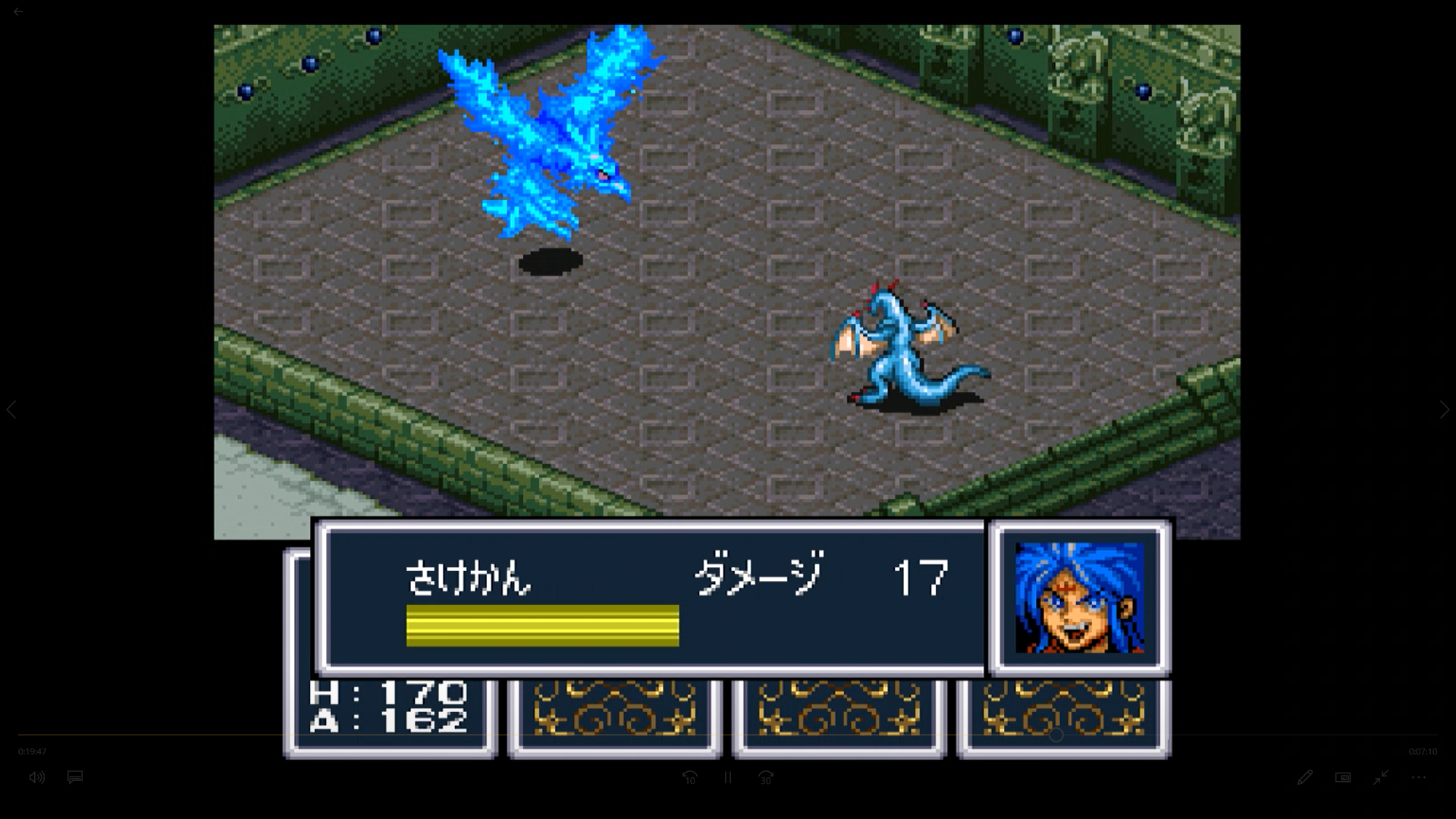This screenshot has width=1456, height=819.
Task: Advance to the next video with the right chevron
Action: click(x=1443, y=409)
